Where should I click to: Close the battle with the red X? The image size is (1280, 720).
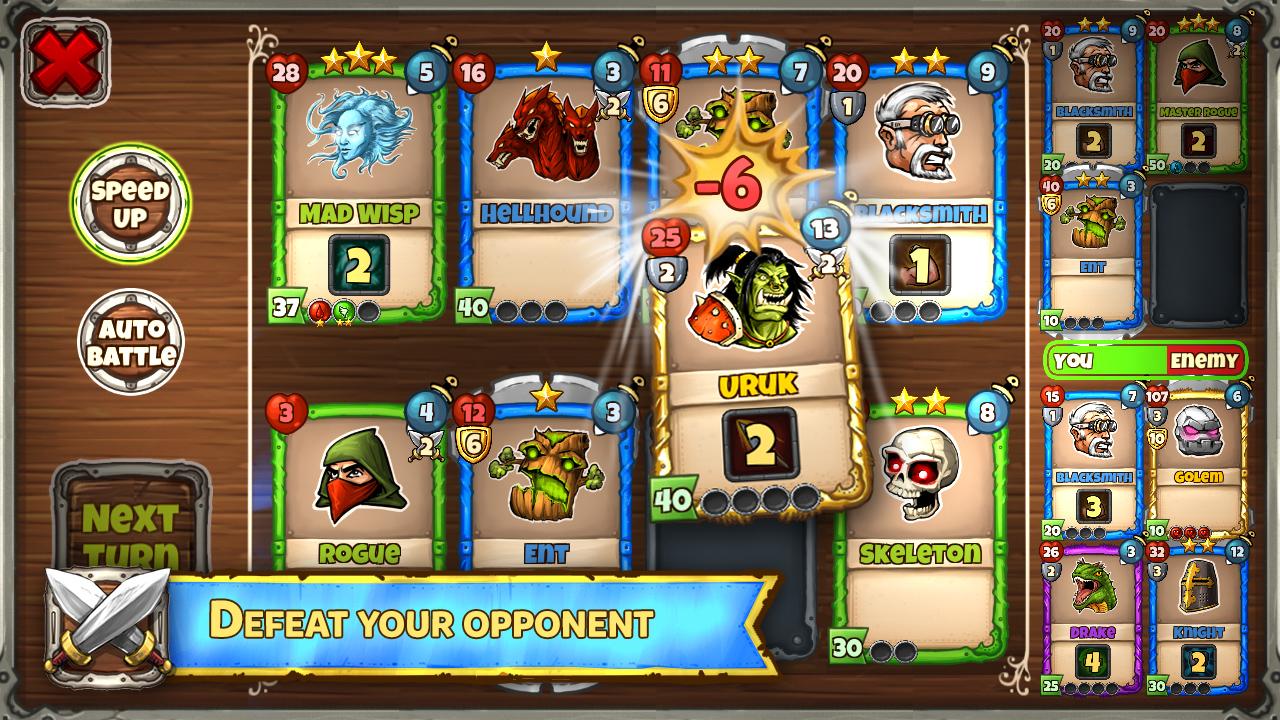[x=65, y=63]
